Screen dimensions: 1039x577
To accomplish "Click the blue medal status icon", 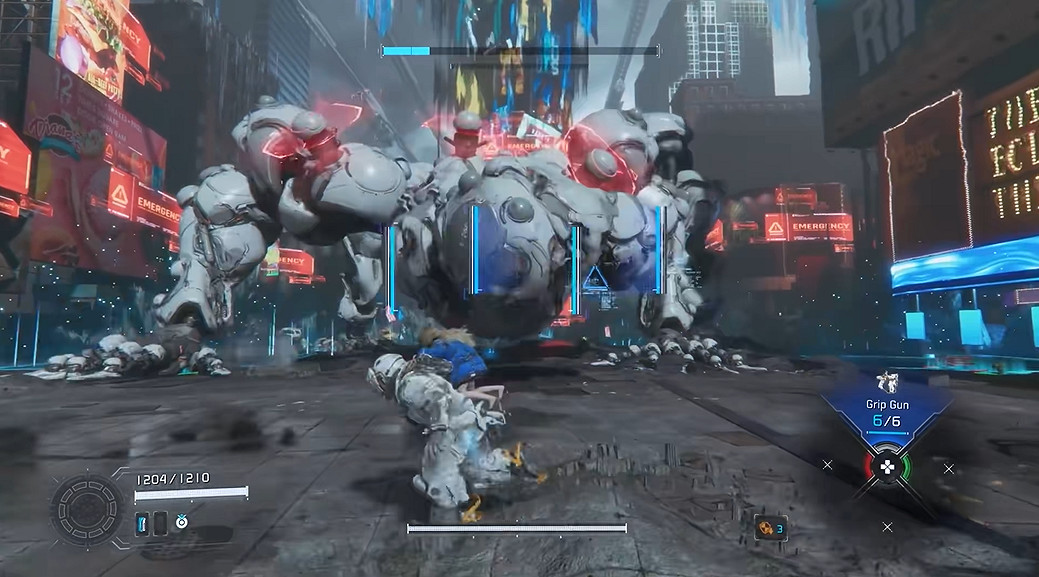I will point(182,521).
